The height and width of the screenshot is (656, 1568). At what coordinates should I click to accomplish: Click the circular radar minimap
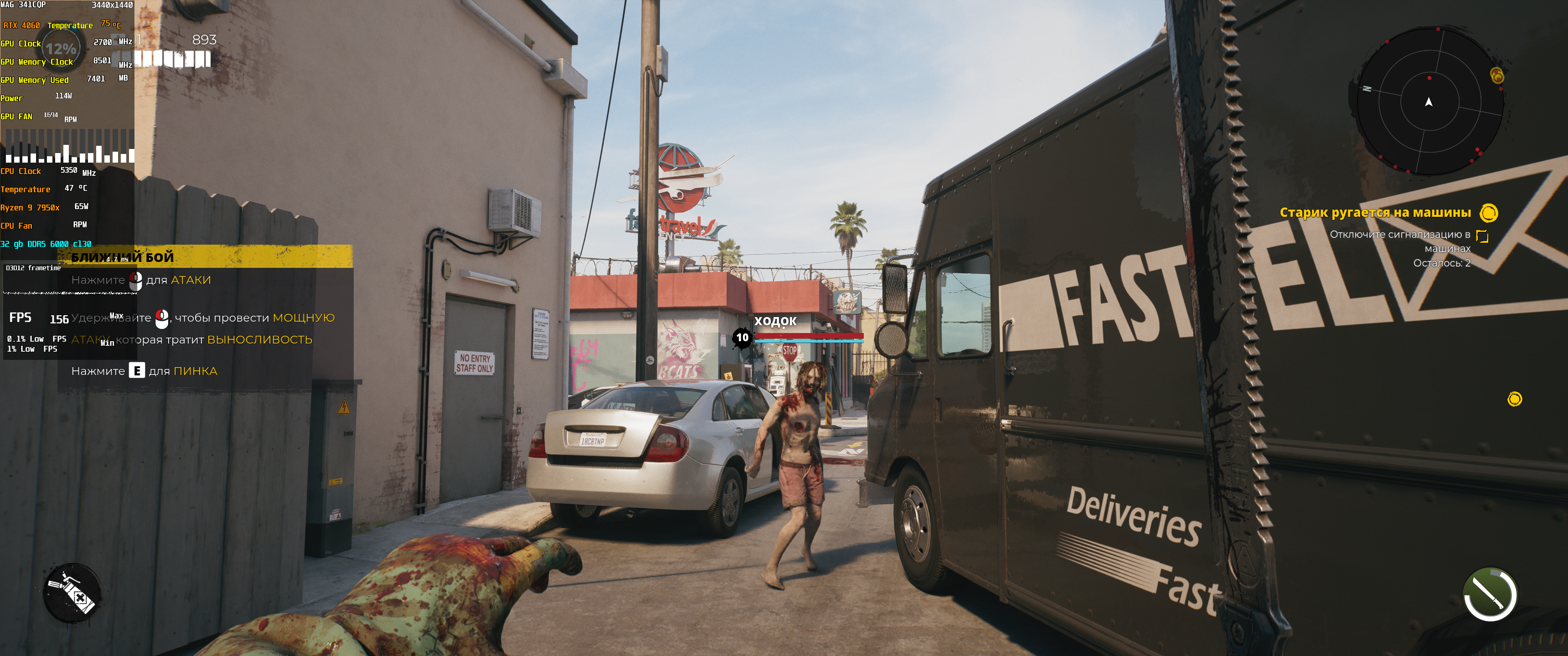click(1429, 102)
